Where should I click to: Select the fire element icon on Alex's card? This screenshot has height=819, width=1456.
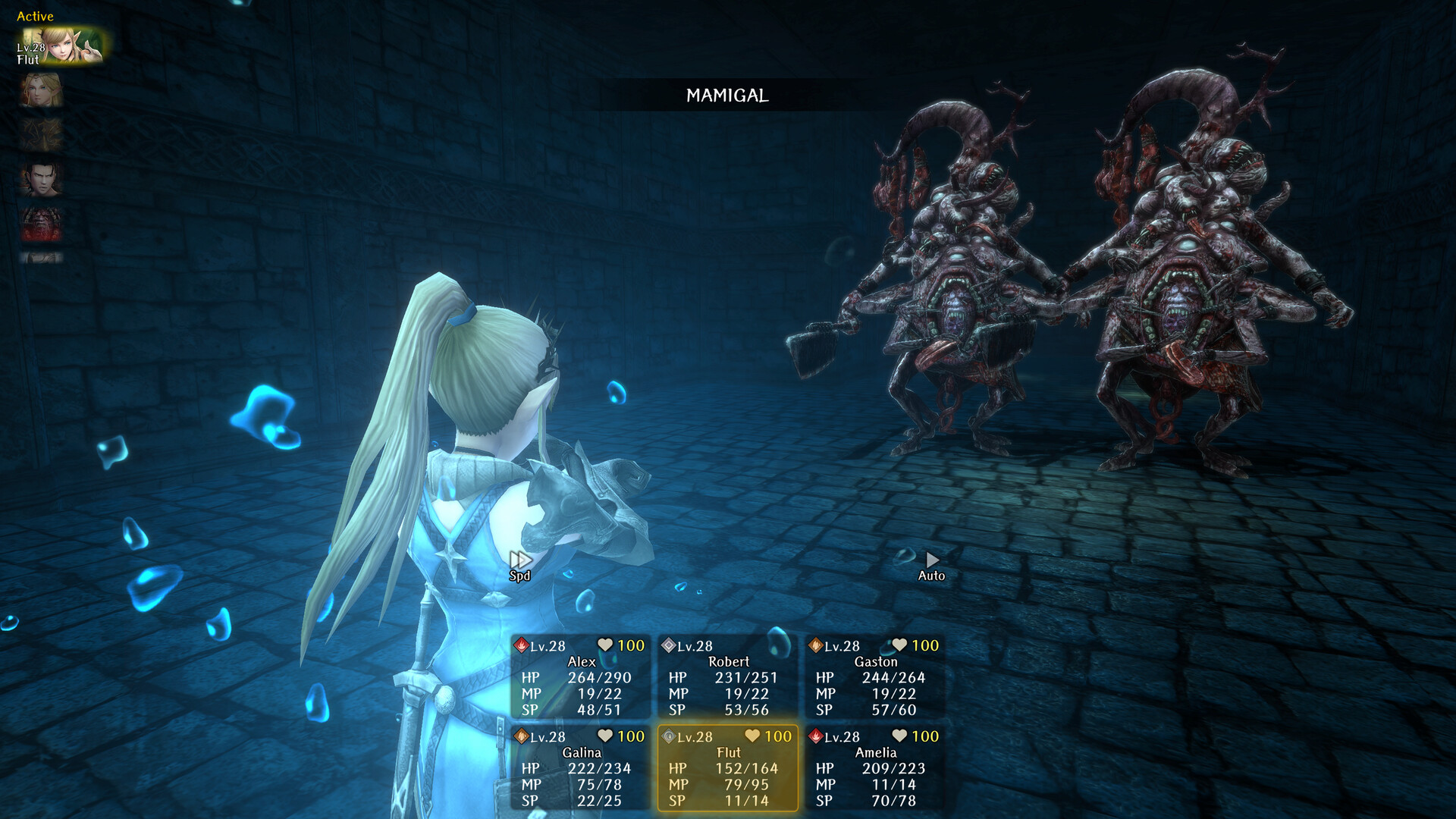[x=522, y=645]
